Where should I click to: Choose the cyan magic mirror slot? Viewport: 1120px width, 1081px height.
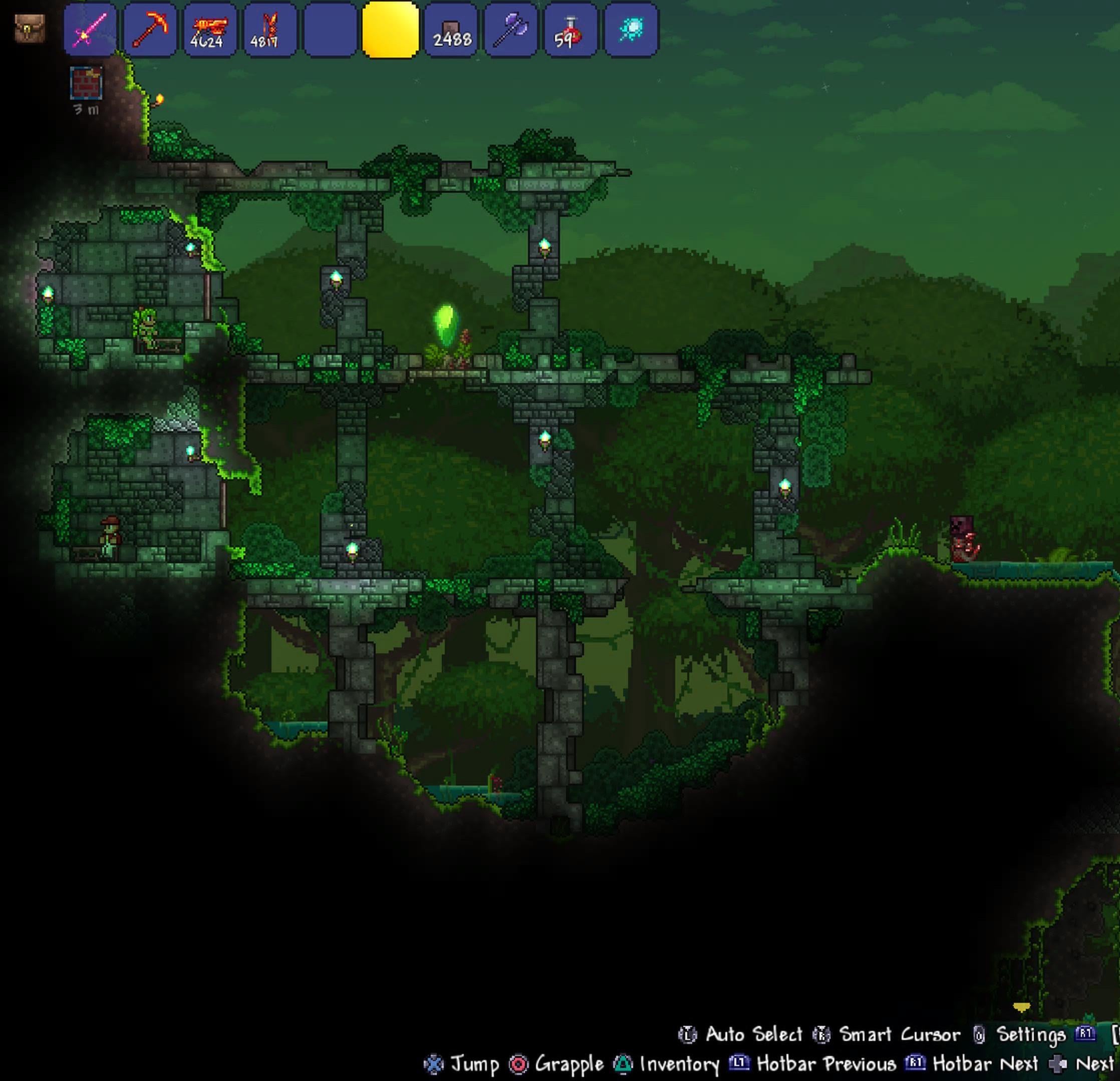click(x=631, y=30)
